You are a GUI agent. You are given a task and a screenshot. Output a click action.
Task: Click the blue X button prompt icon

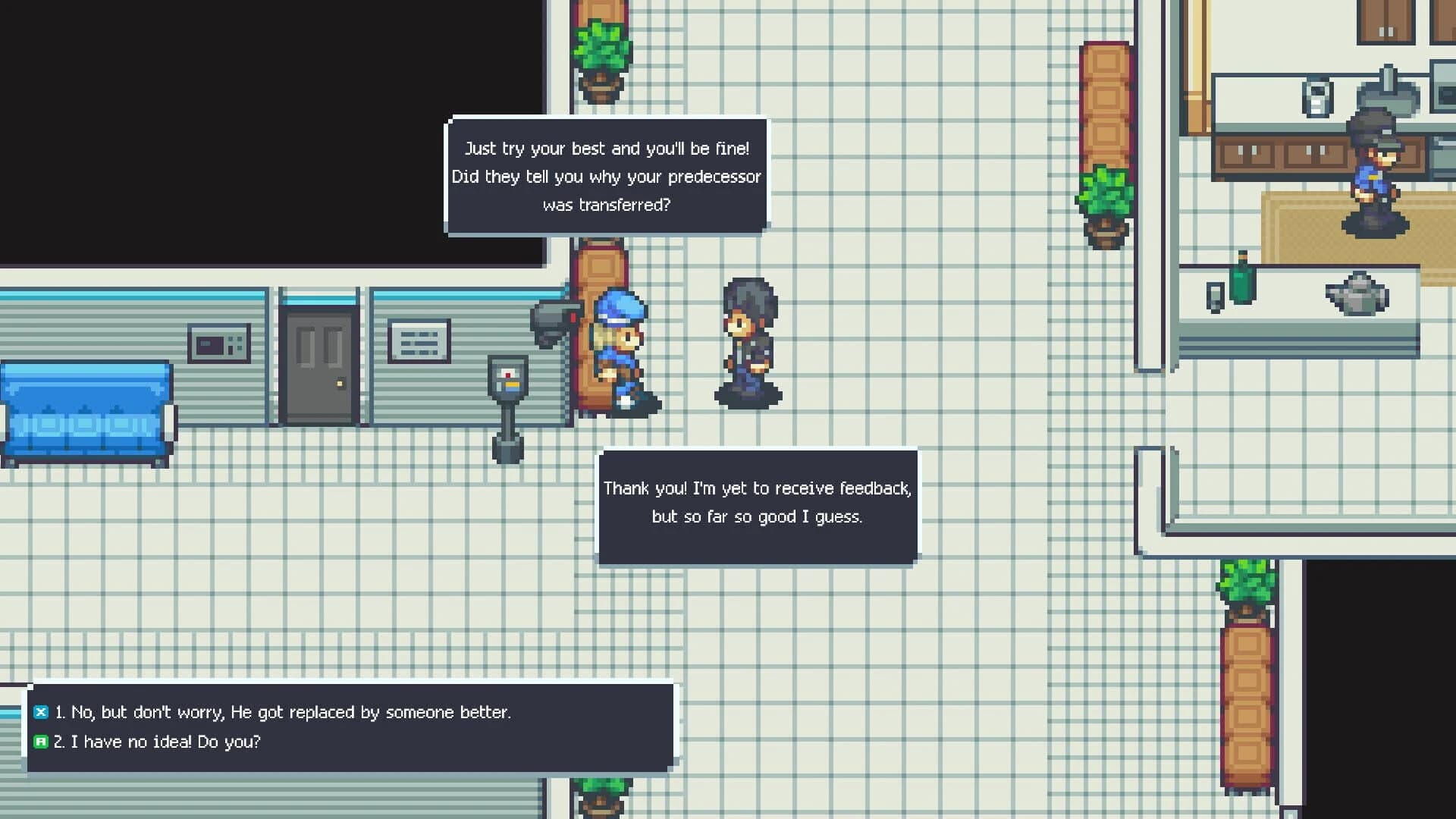pos(40,712)
